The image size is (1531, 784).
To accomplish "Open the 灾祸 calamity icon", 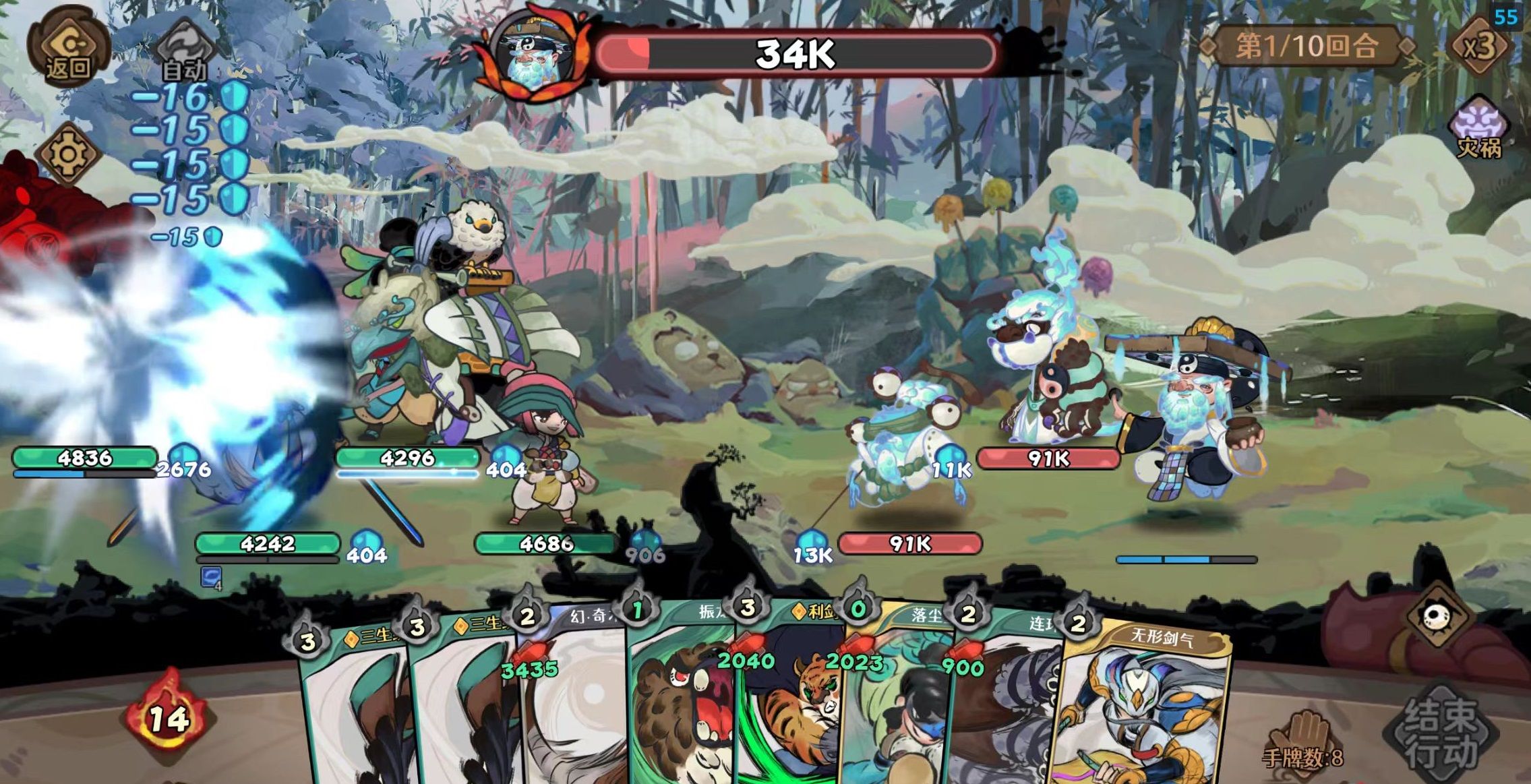I will [x=1478, y=129].
